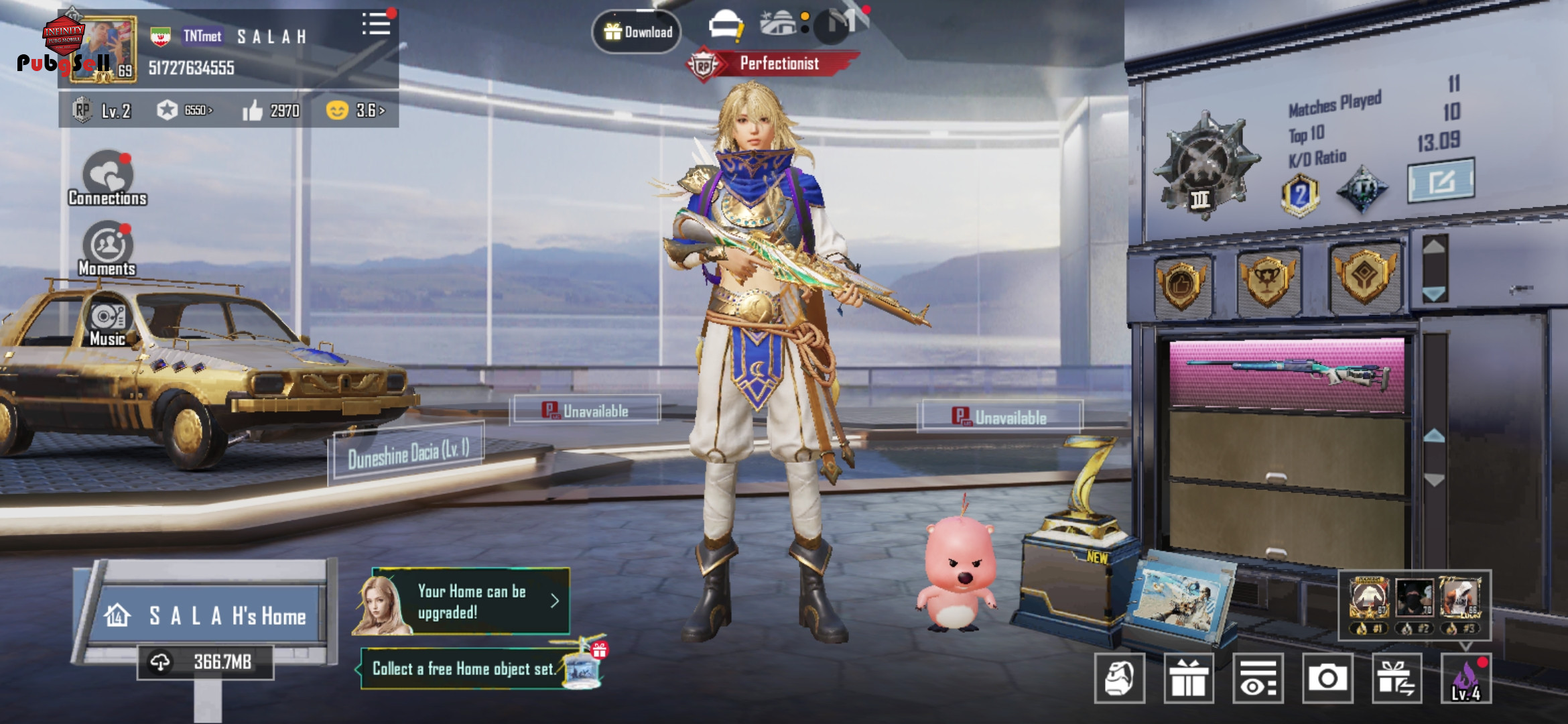Open the list menu beside SALAH's name
Viewport: 1568px width, 724px height.
point(377,24)
